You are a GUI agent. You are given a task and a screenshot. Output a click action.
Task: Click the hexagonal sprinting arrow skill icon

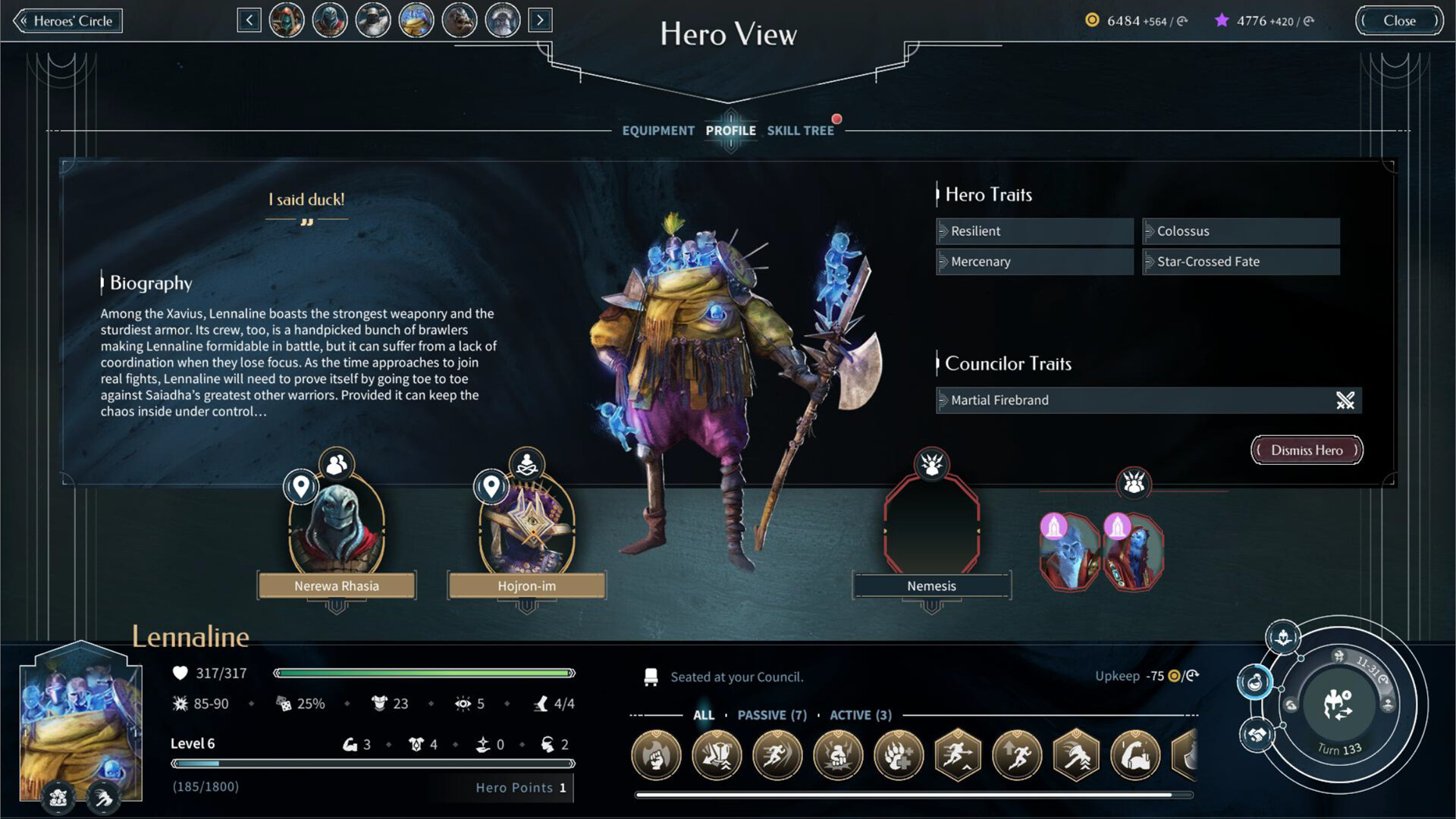(x=957, y=756)
